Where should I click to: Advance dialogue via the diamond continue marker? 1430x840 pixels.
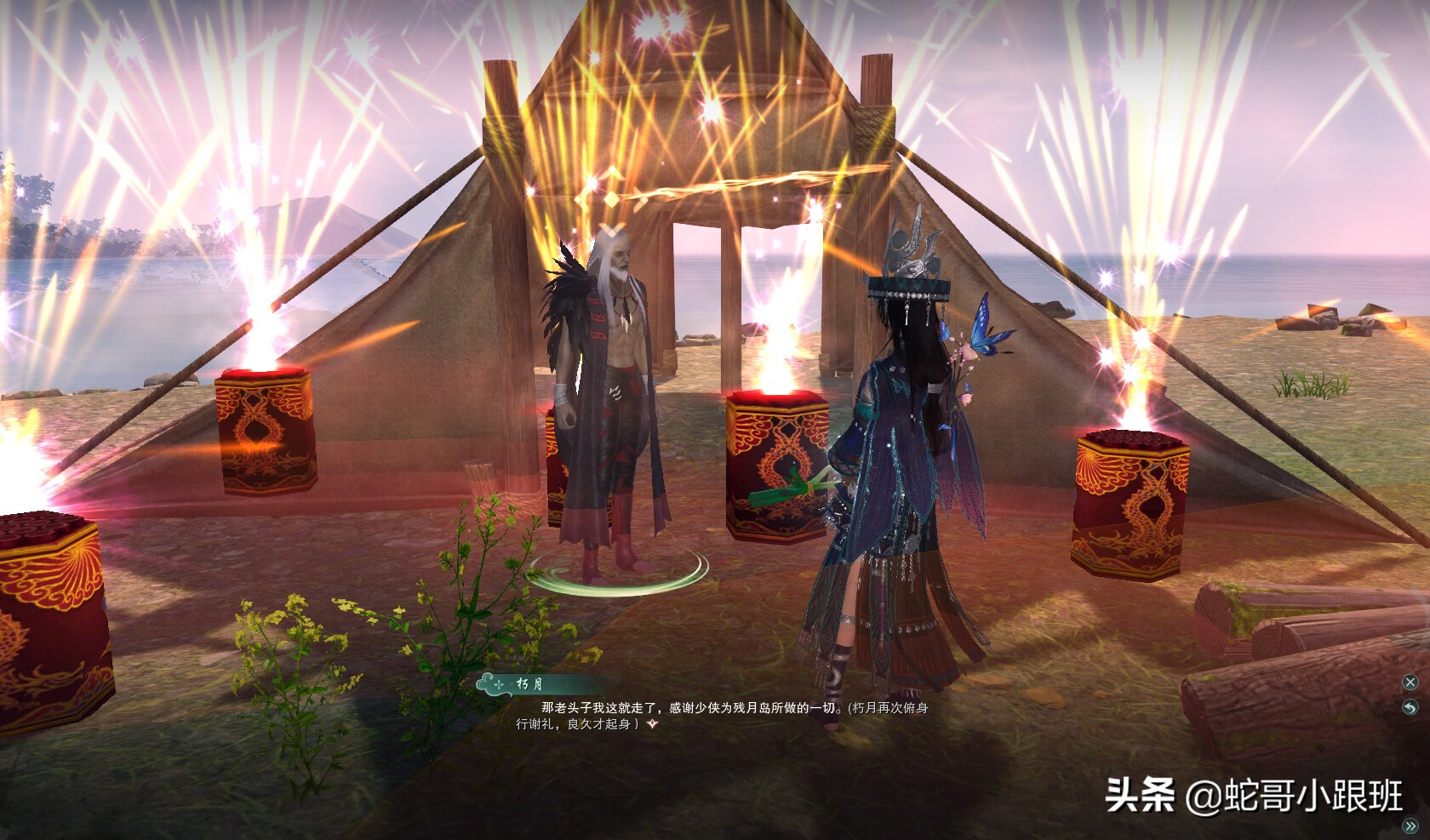pyautogui.click(x=652, y=724)
